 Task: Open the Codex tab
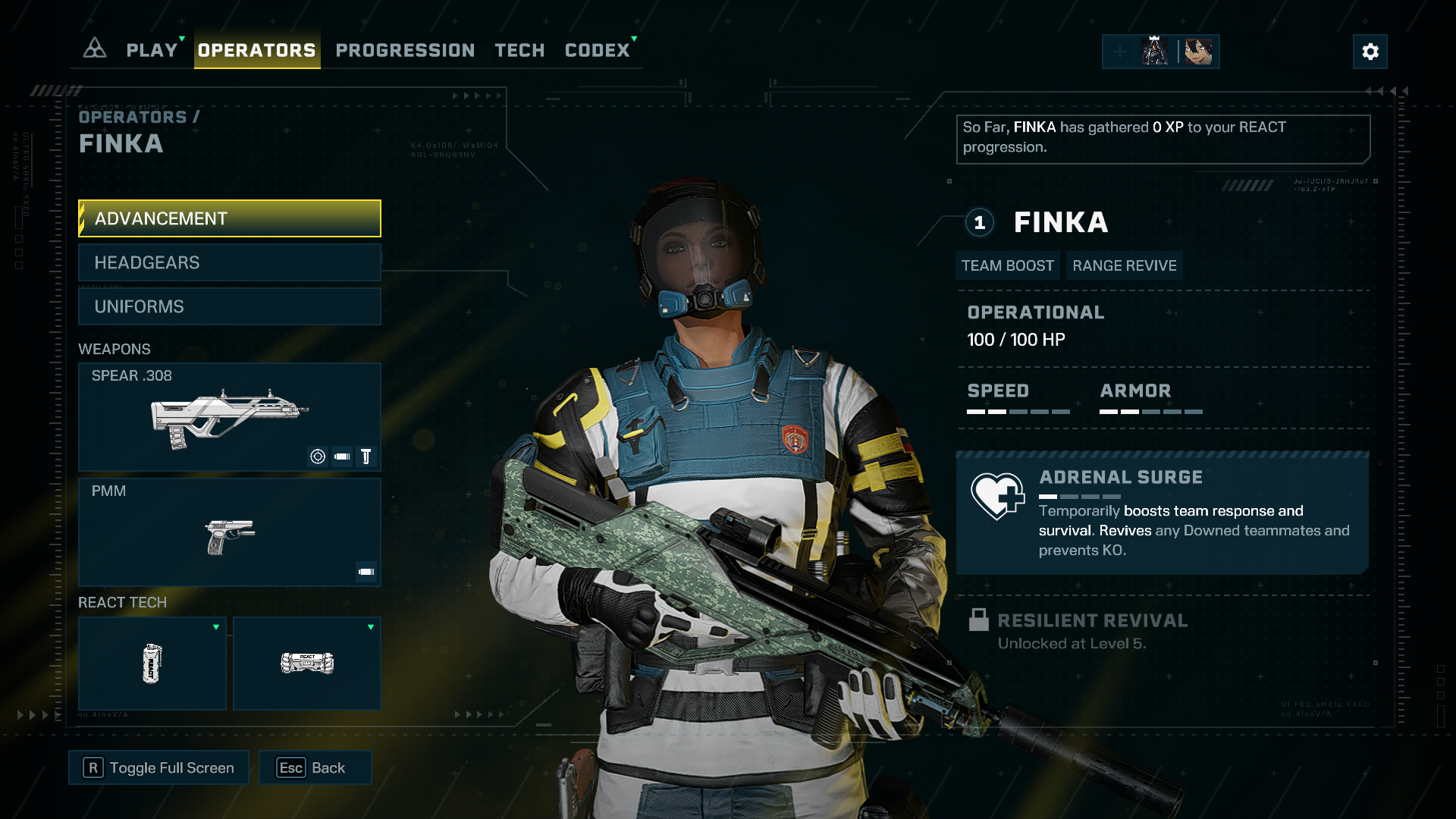[x=597, y=50]
